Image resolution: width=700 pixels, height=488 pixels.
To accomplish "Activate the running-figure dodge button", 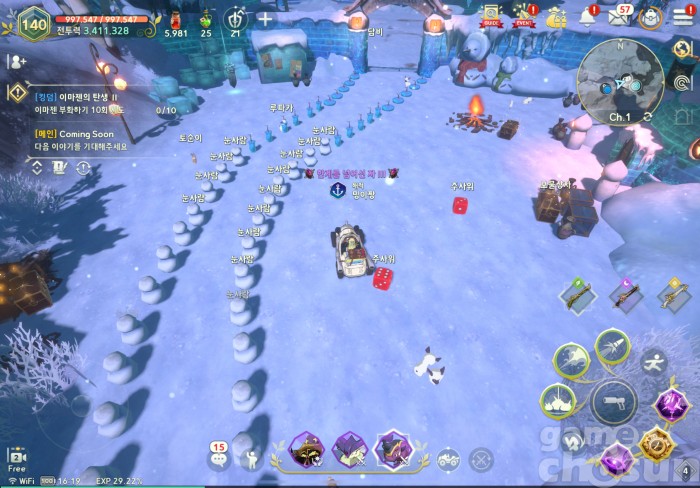I will click(x=653, y=360).
